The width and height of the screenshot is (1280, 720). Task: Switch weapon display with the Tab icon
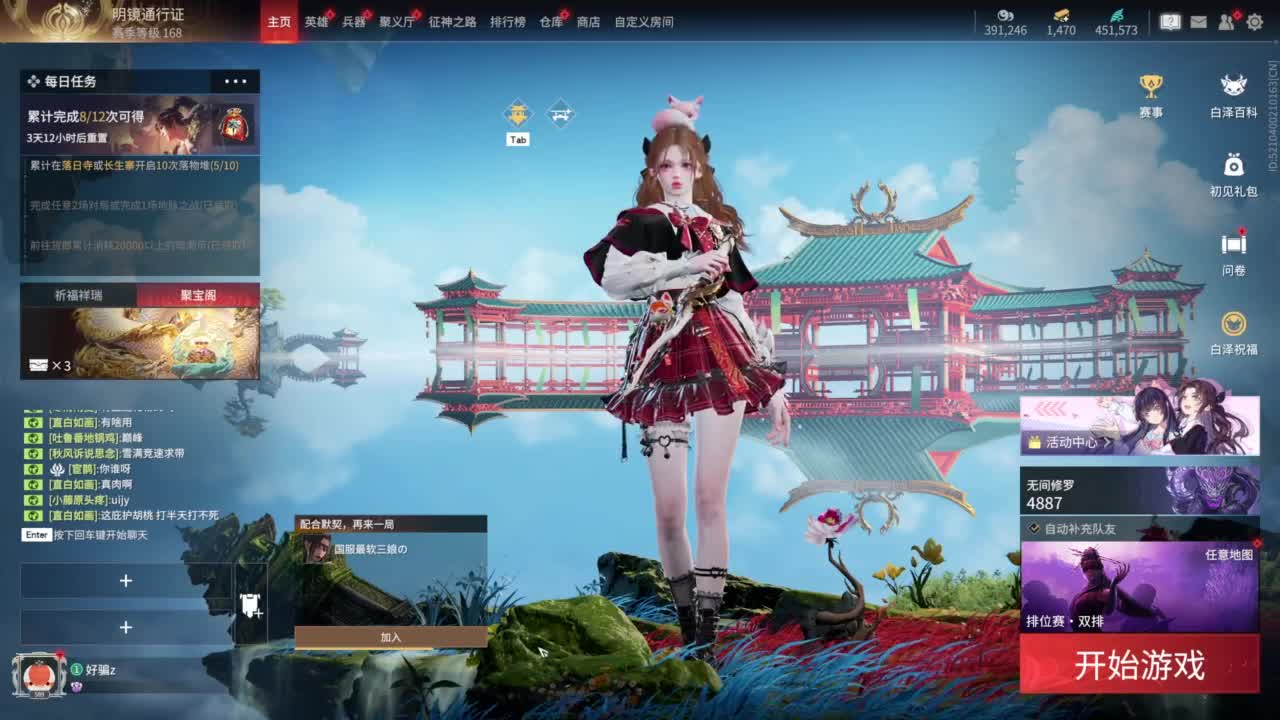tap(518, 113)
